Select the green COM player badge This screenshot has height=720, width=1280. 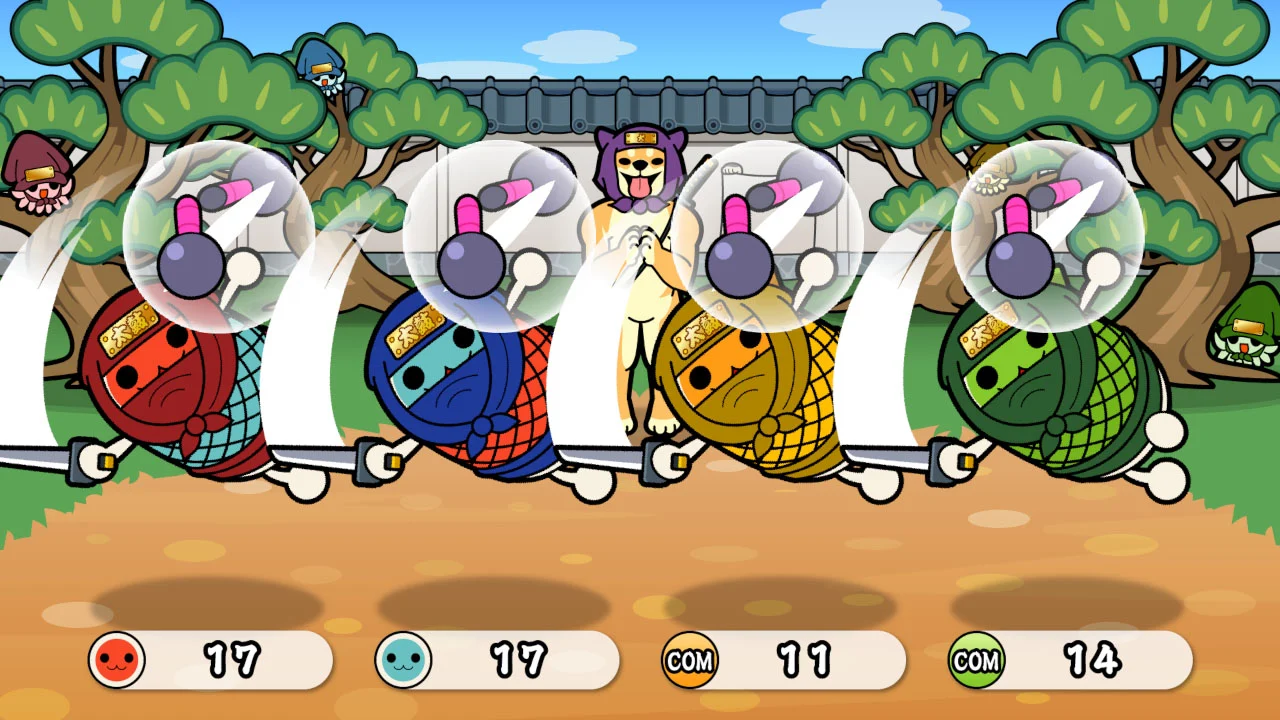coord(976,660)
